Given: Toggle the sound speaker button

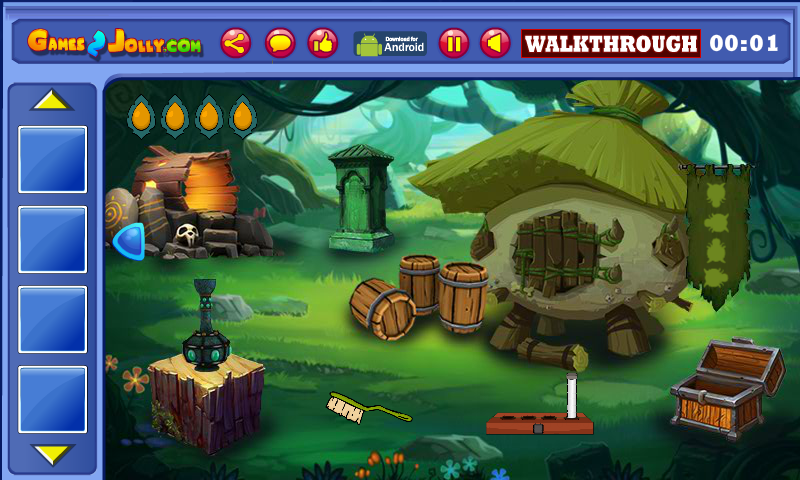Looking at the screenshot, I should click(495, 43).
